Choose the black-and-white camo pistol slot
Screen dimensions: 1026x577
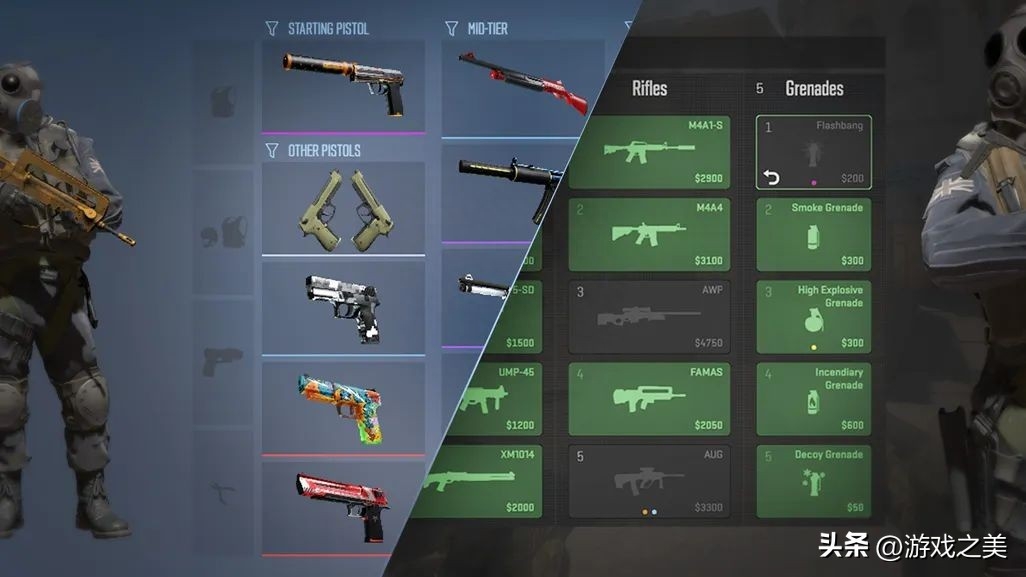pyautogui.click(x=343, y=306)
